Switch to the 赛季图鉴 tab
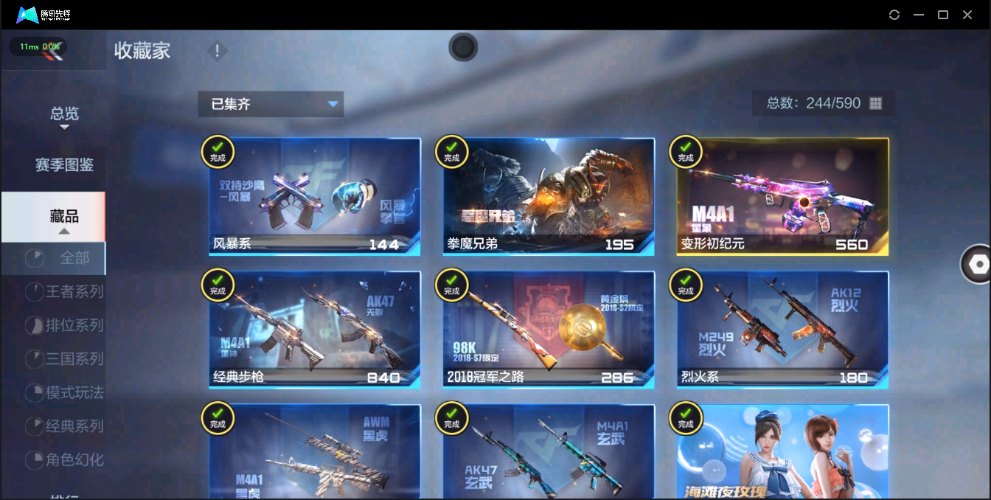991x500 pixels. [64, 165]
